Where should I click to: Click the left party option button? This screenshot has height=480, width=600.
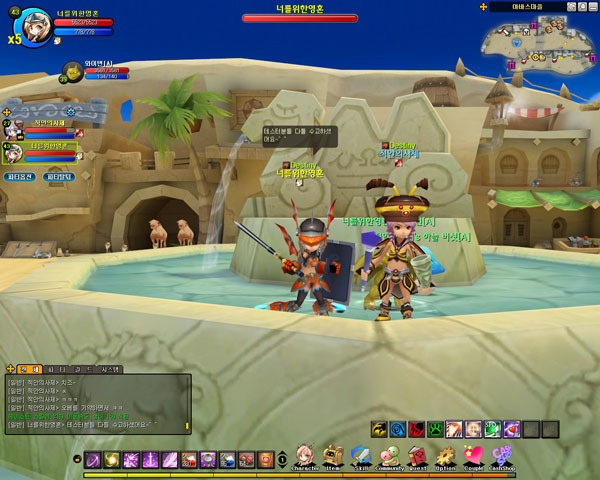point(21,176)
